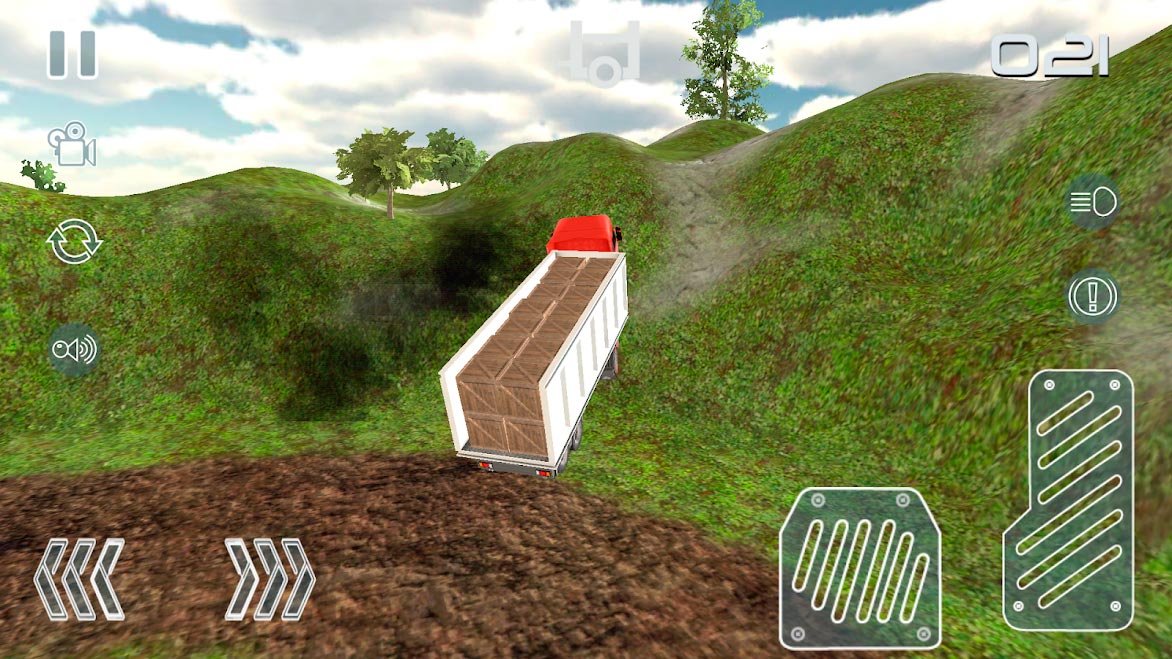Hit the brake pedal
This screenshot has height=659, width=1172.
point(860,568)
